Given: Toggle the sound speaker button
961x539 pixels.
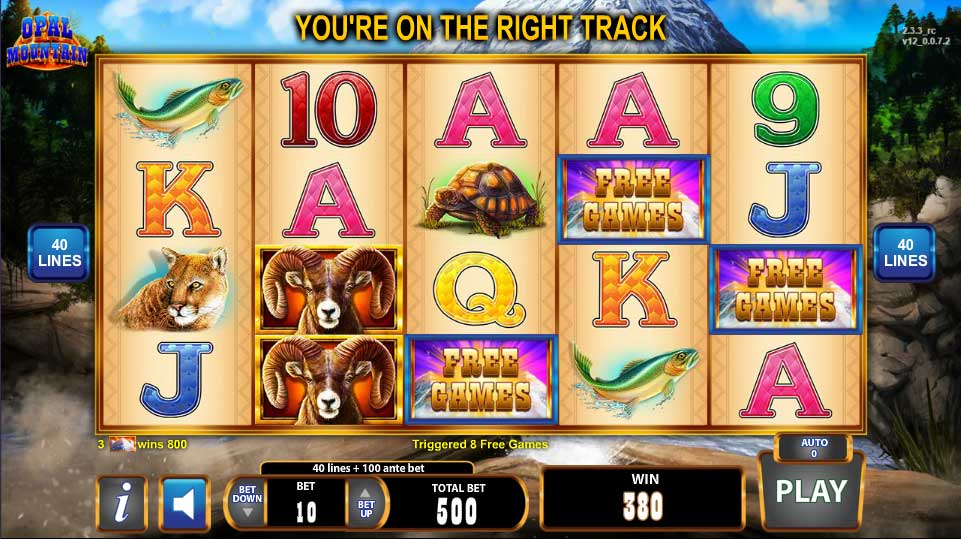Looking at the screenshot, I should [x=184, y=503].
